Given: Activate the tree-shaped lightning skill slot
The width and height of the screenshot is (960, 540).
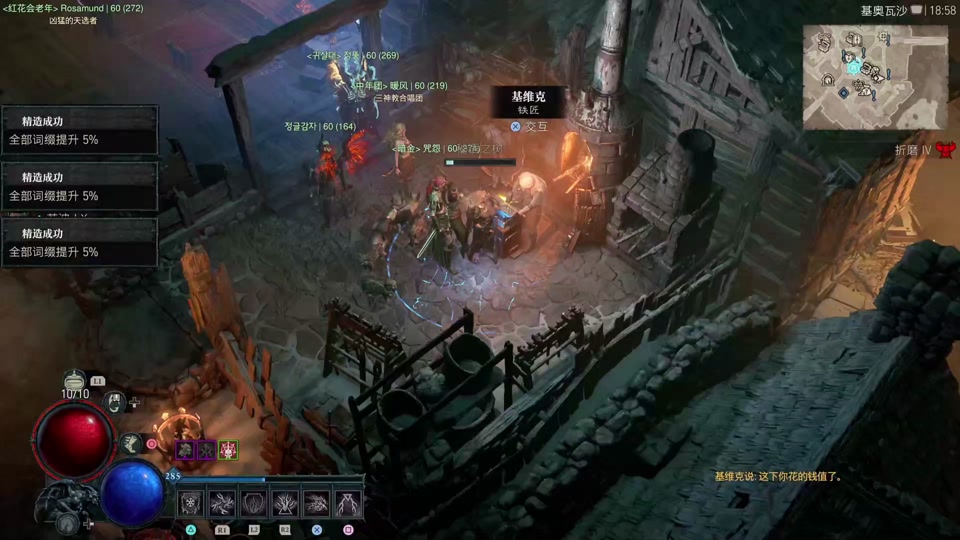Looking at the screenshot, I should pos(285,503).
